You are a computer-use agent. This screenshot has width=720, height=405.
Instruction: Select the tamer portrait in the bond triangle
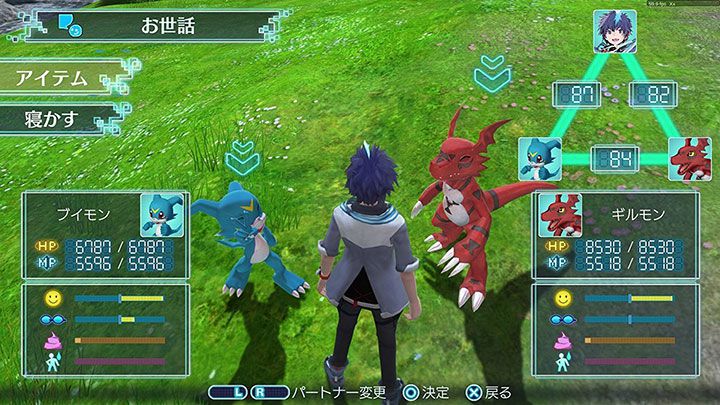coord(614,31)
